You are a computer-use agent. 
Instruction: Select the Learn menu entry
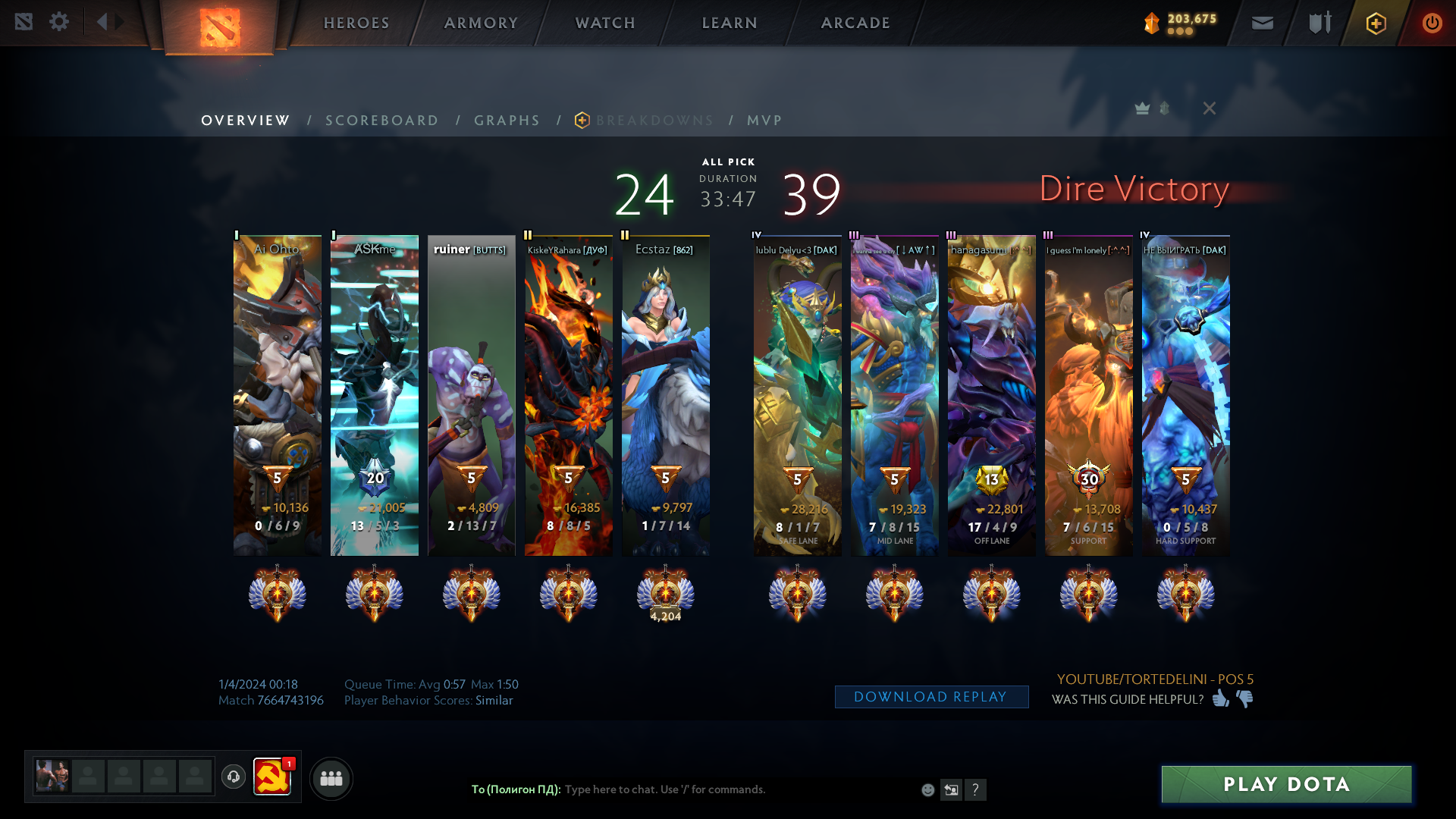coord(730,23)
